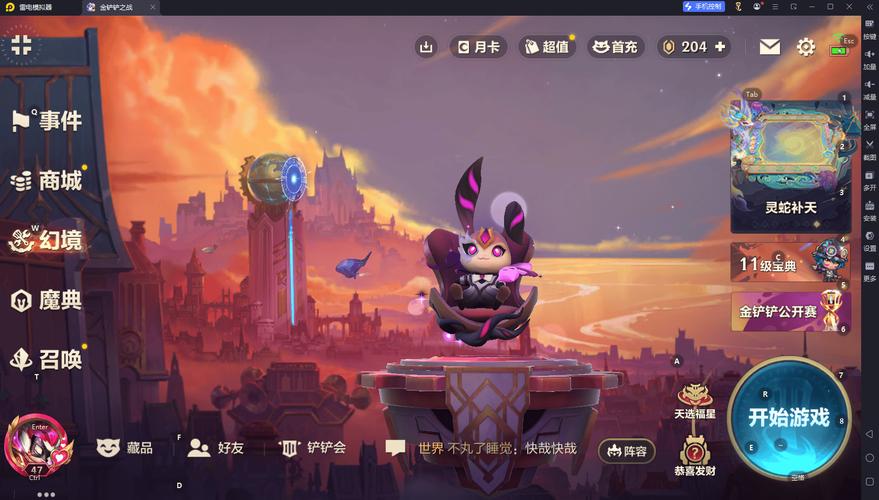The height and width of the screenshot is (500, 879).
Task: Open the 阵容 team comps button
Action: [626, 451]
